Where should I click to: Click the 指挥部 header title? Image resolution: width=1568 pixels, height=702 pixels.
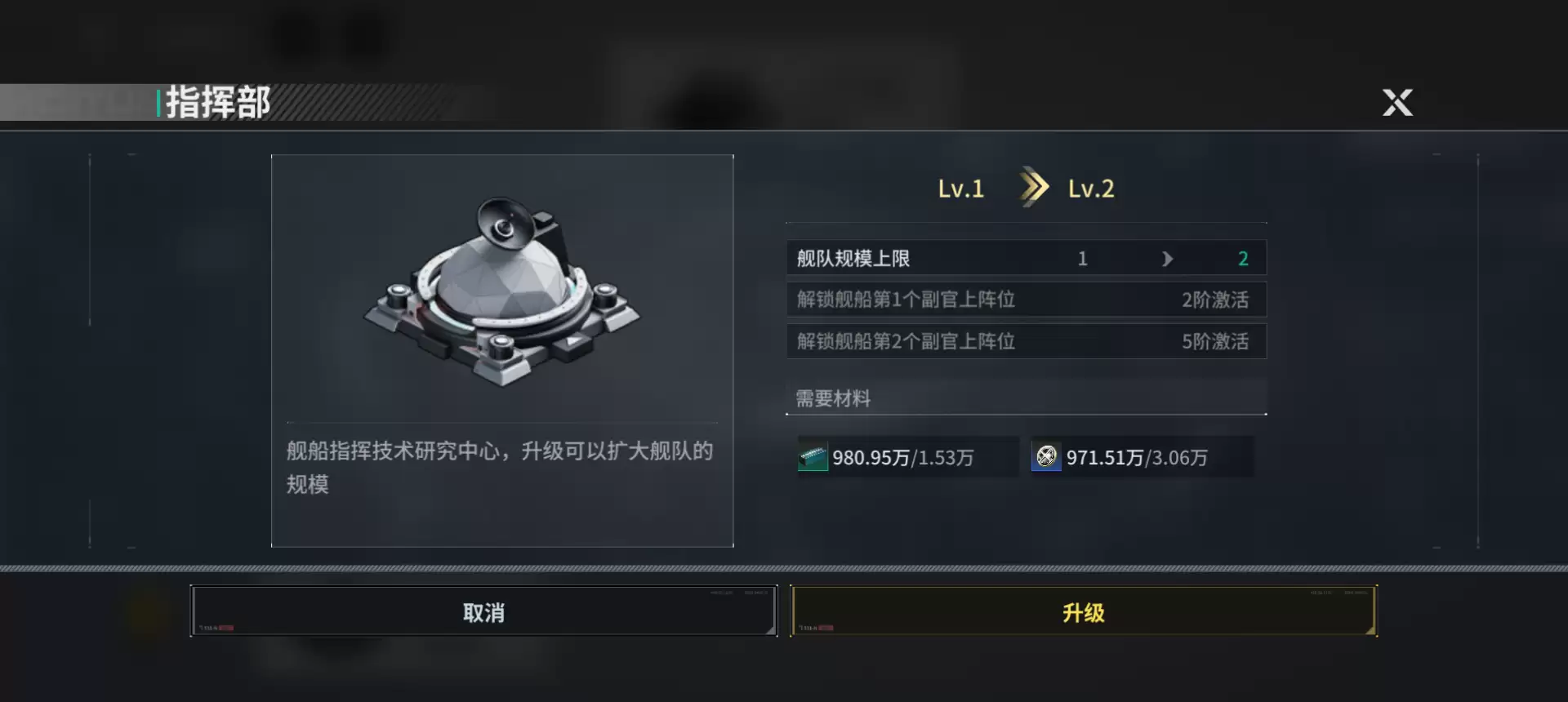click(214, 101)
